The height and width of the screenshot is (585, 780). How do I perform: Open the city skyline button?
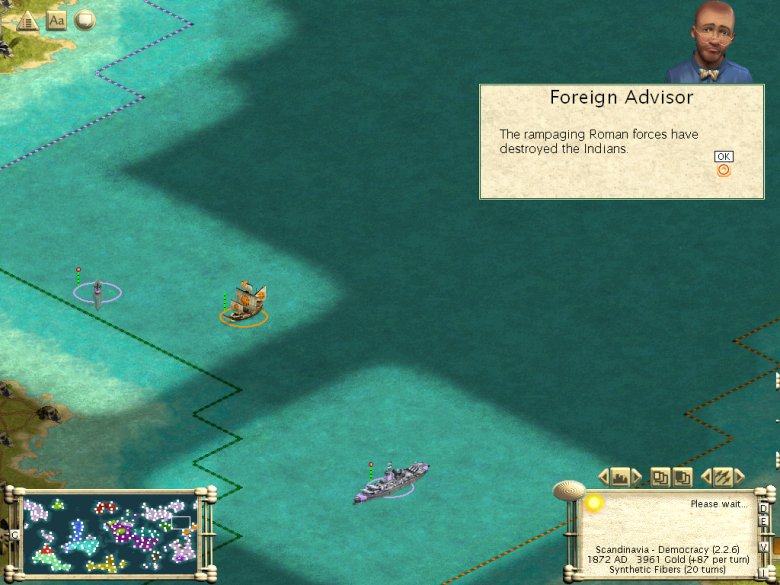tap(620, 476)
